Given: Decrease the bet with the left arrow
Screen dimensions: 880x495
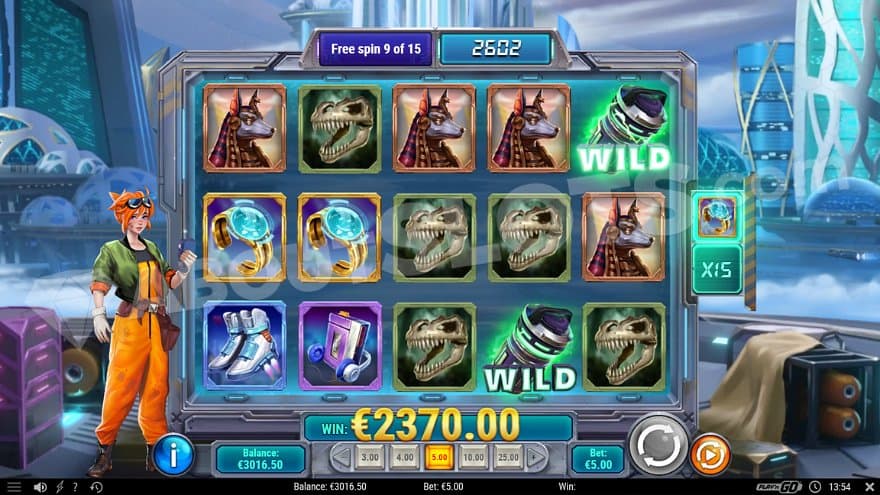Looking at the screenshot, I should [342, 459].
